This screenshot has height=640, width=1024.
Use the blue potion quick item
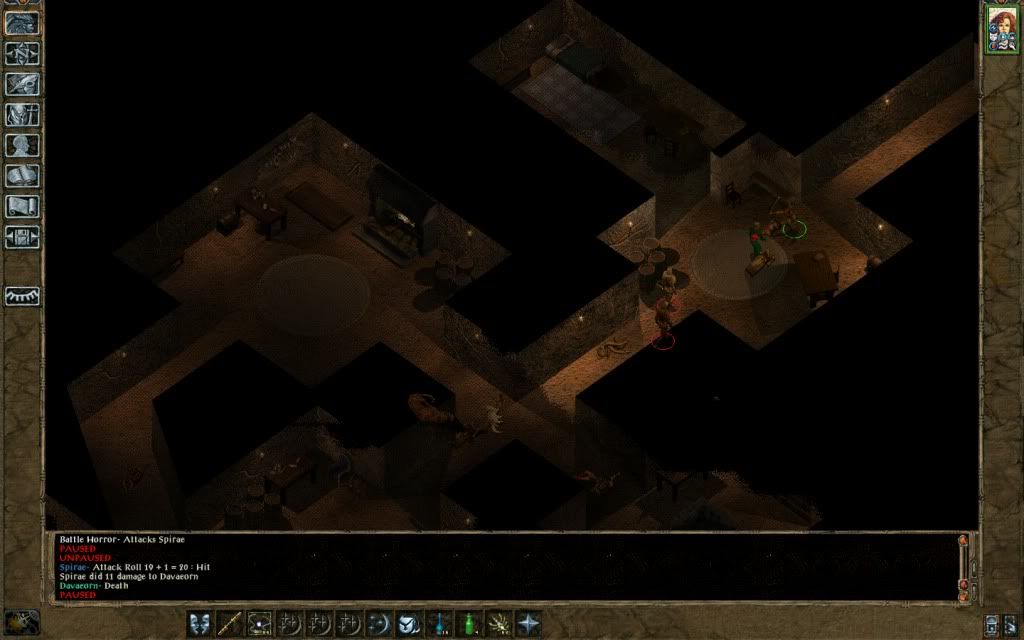pos(439,623)
